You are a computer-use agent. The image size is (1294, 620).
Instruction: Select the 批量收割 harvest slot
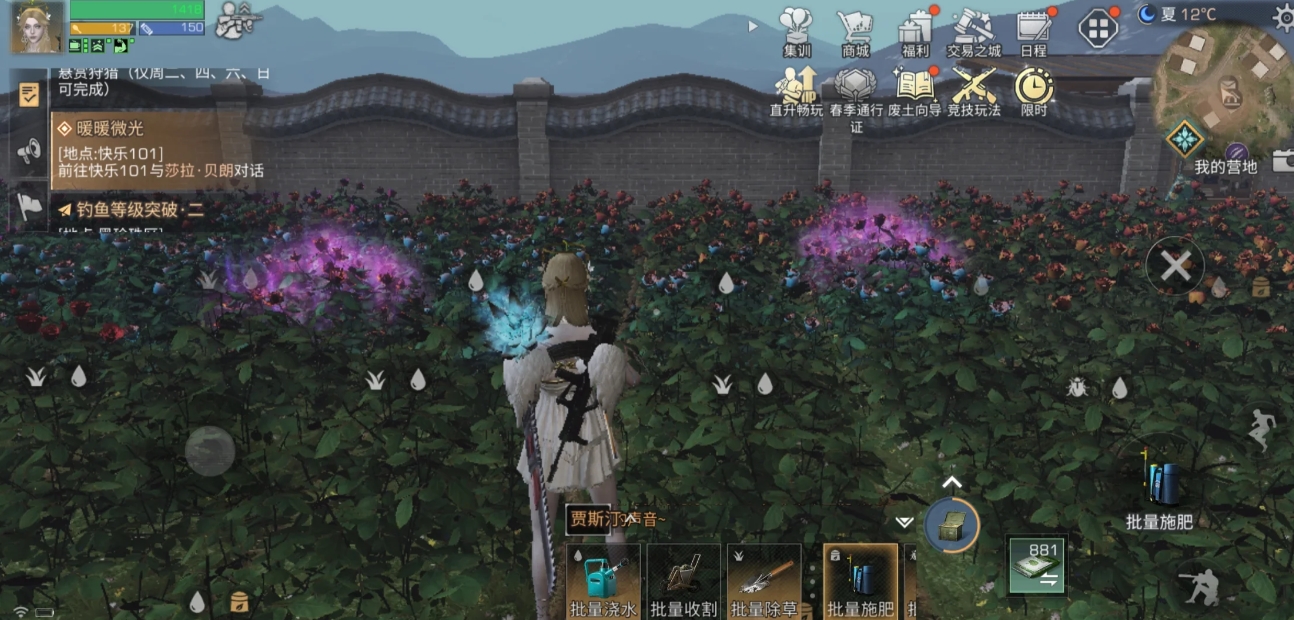tap(683, 580)
